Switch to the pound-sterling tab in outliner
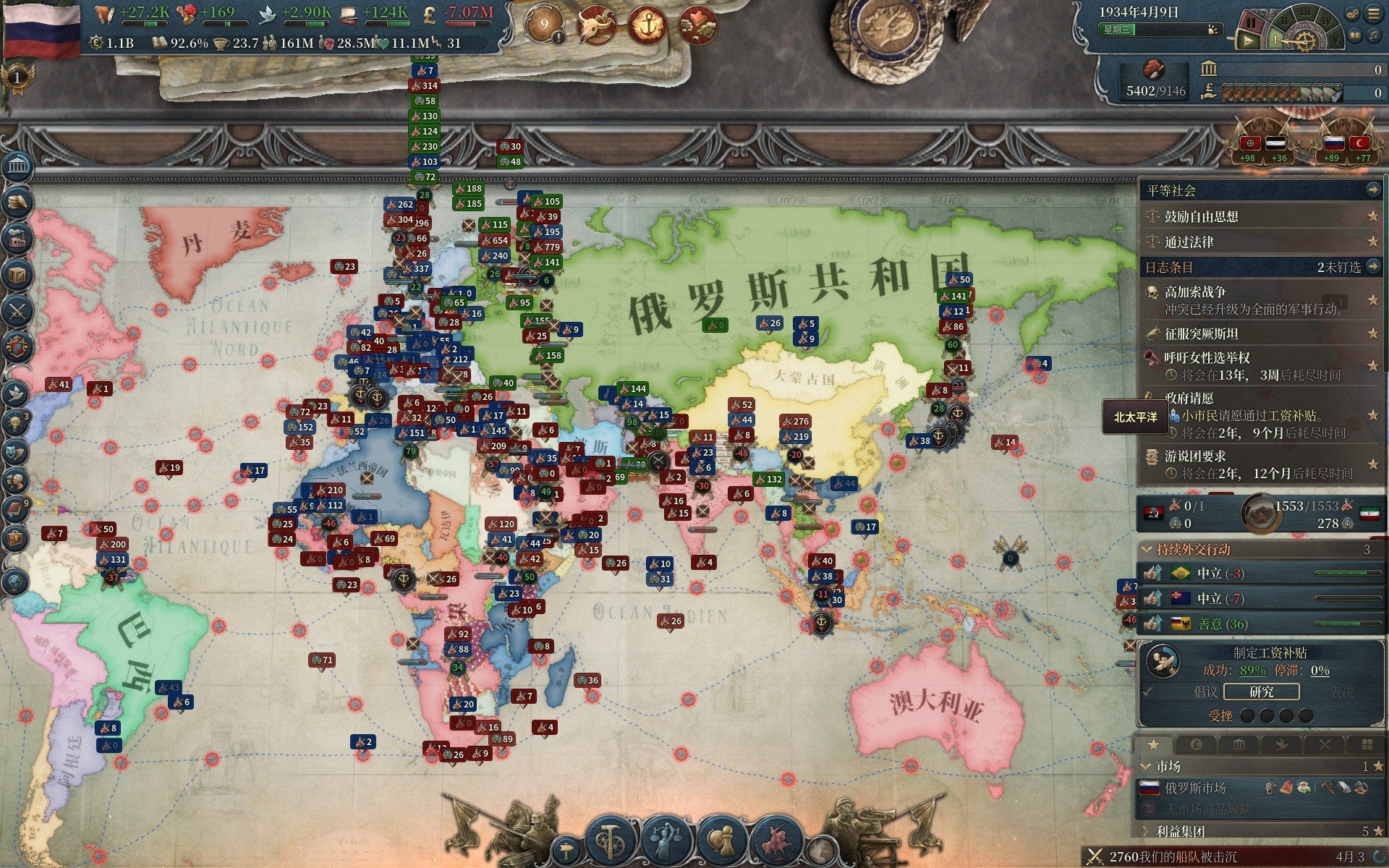 1196,744
